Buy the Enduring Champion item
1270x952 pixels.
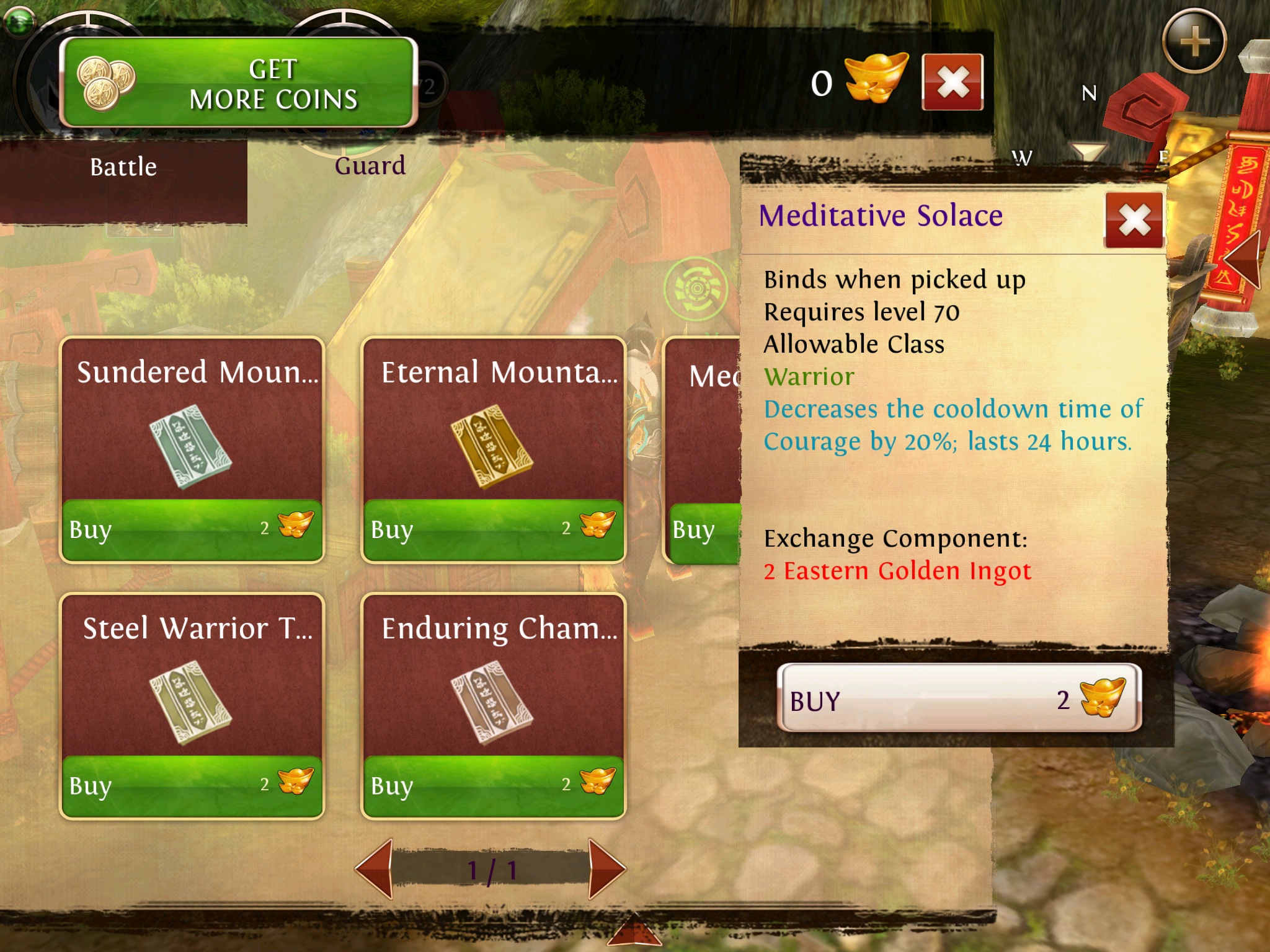[493, 785]
